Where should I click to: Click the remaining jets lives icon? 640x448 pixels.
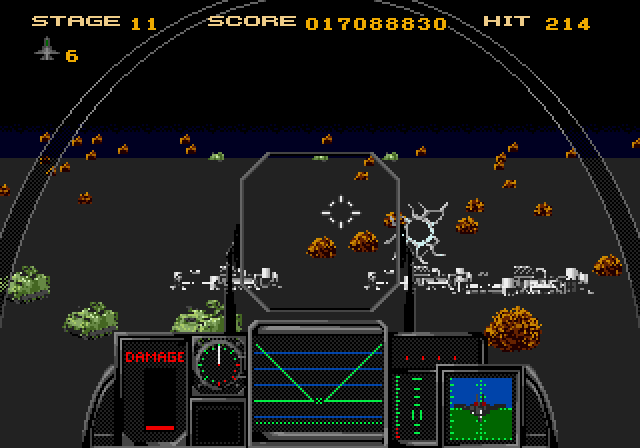coord(46,51)
